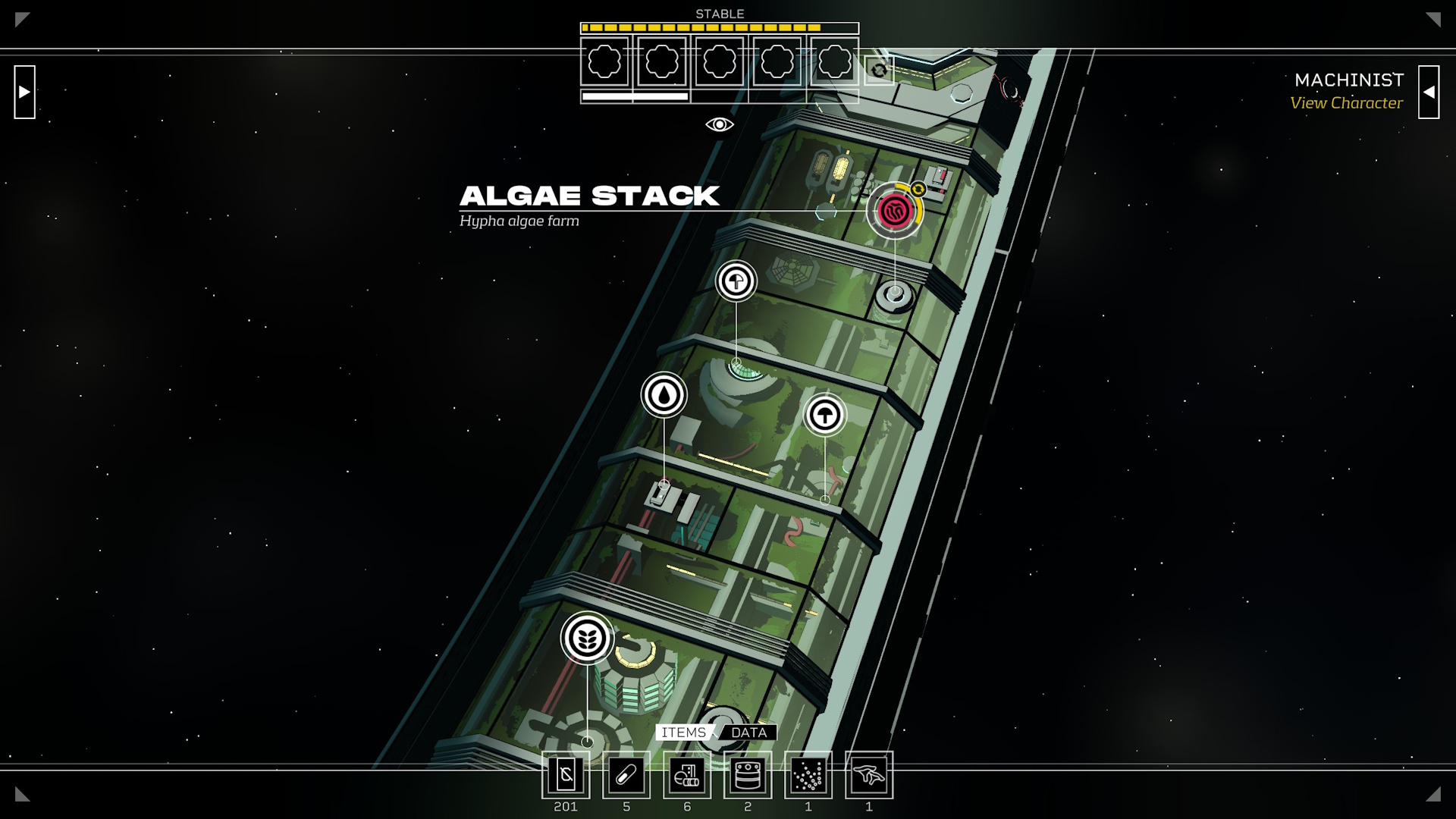The height and width of the screenshot is (819, 1456).
Task: Select the cryo chits slot showing 201
Action: click(566, 775)
